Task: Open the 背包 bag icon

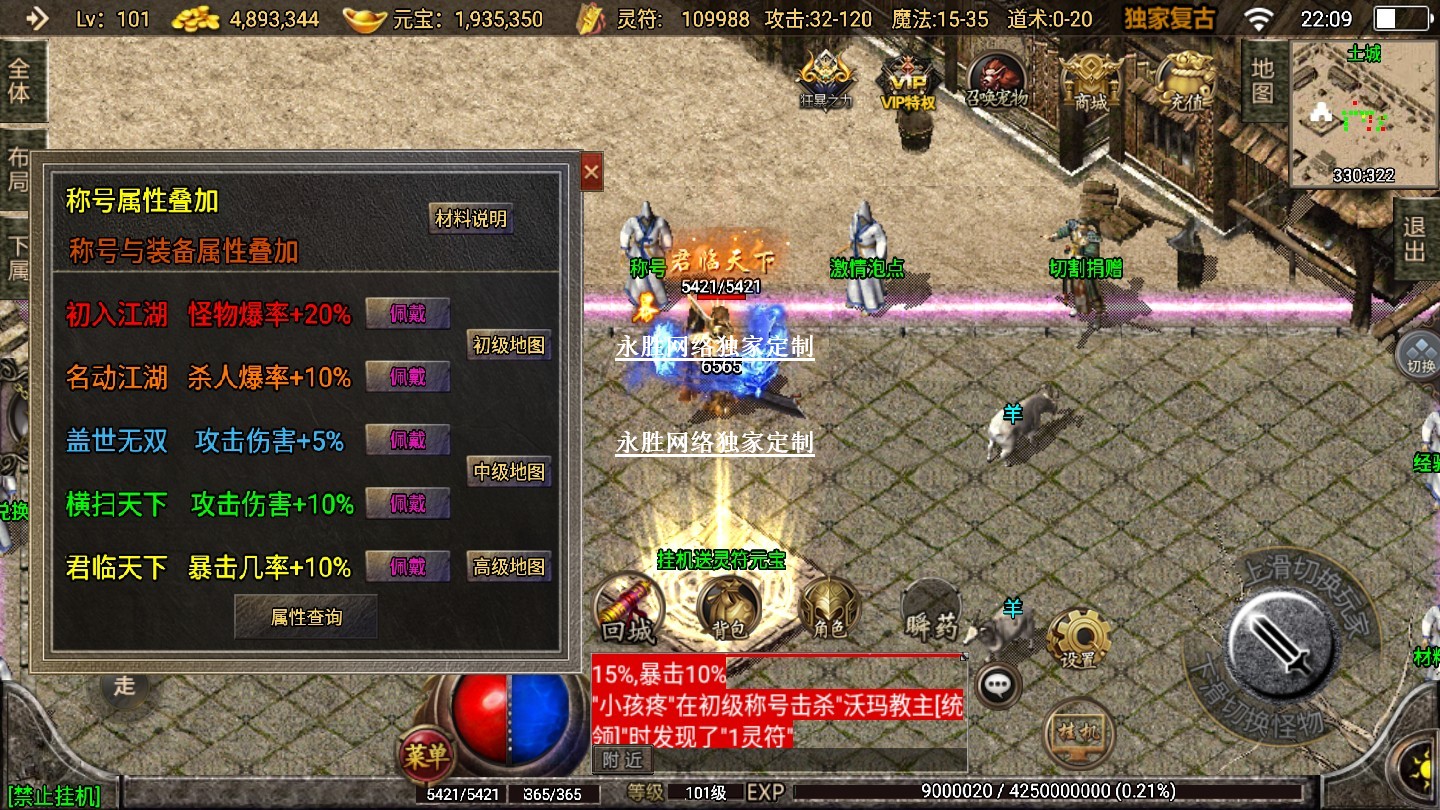Action: pyautogui.click(x=729, y=607)
